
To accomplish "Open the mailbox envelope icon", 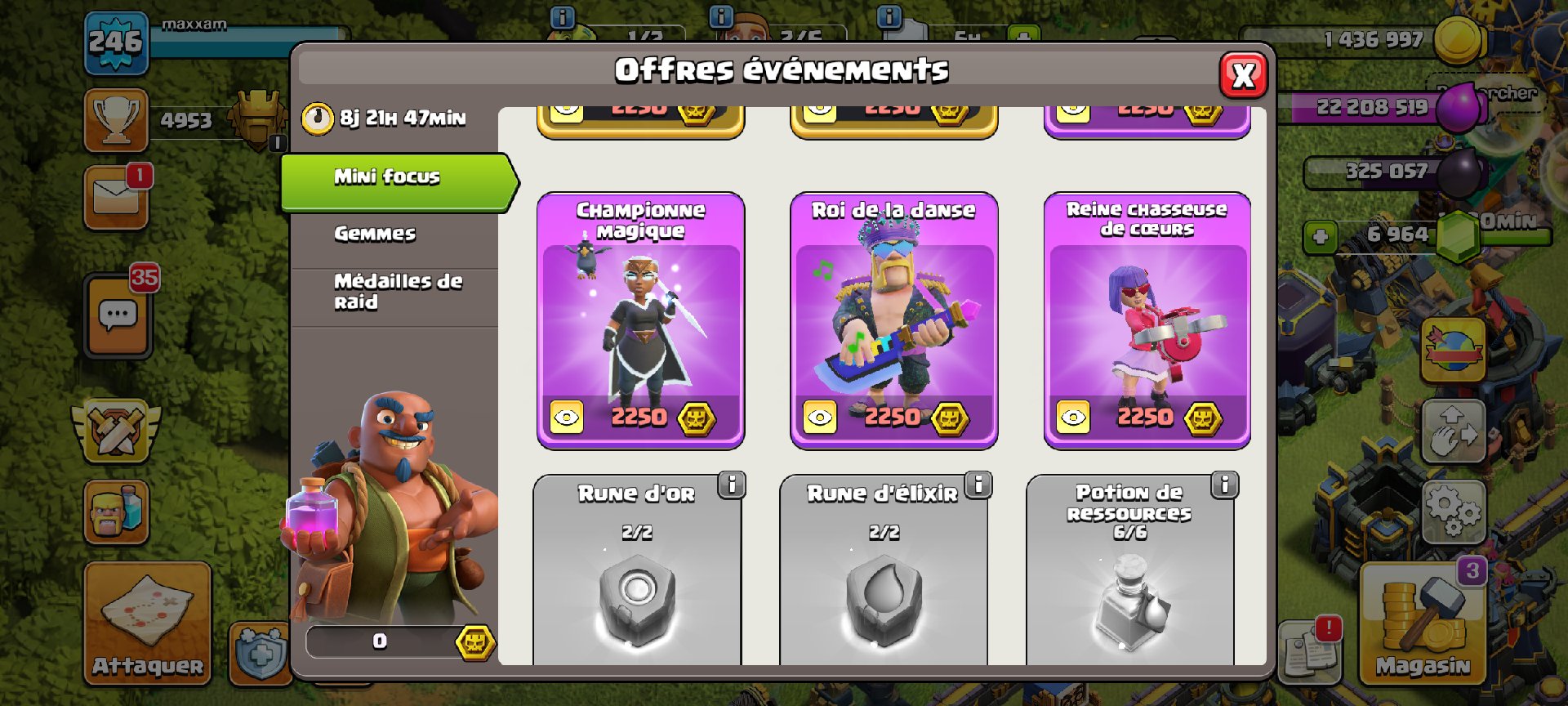I will pyautogui.click(x=116, y=197).
